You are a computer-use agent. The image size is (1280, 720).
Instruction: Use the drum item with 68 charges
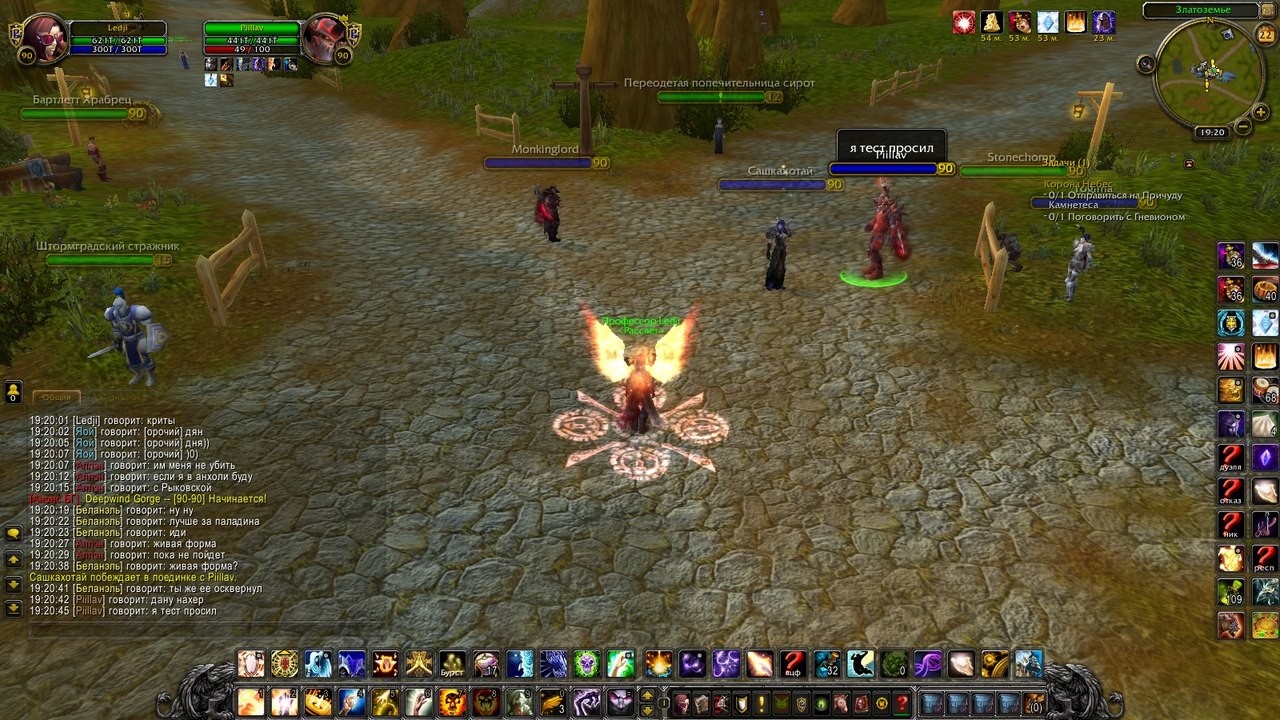tap(1265, 391)
